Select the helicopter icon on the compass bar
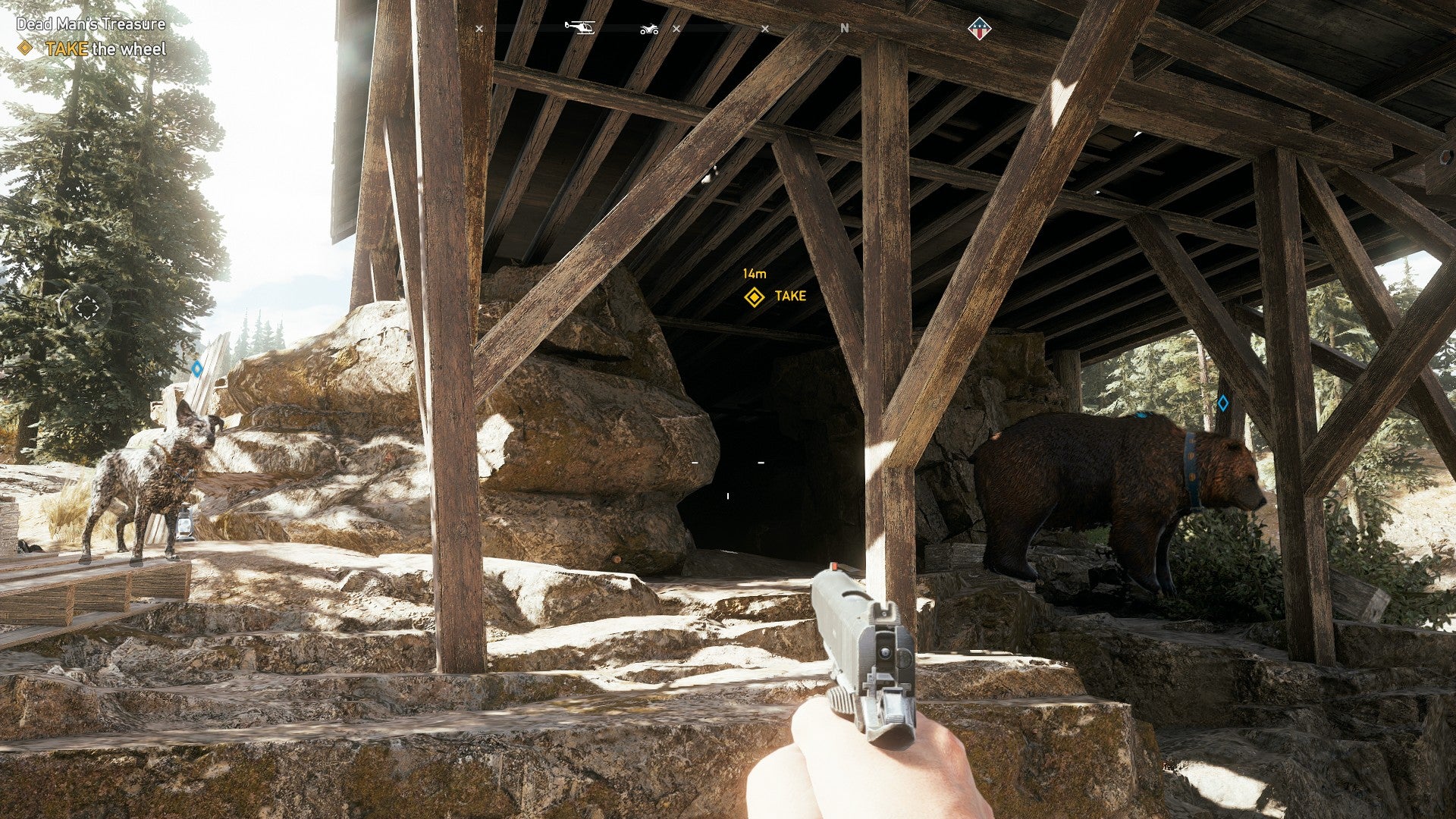 click(x=579, y=27)
